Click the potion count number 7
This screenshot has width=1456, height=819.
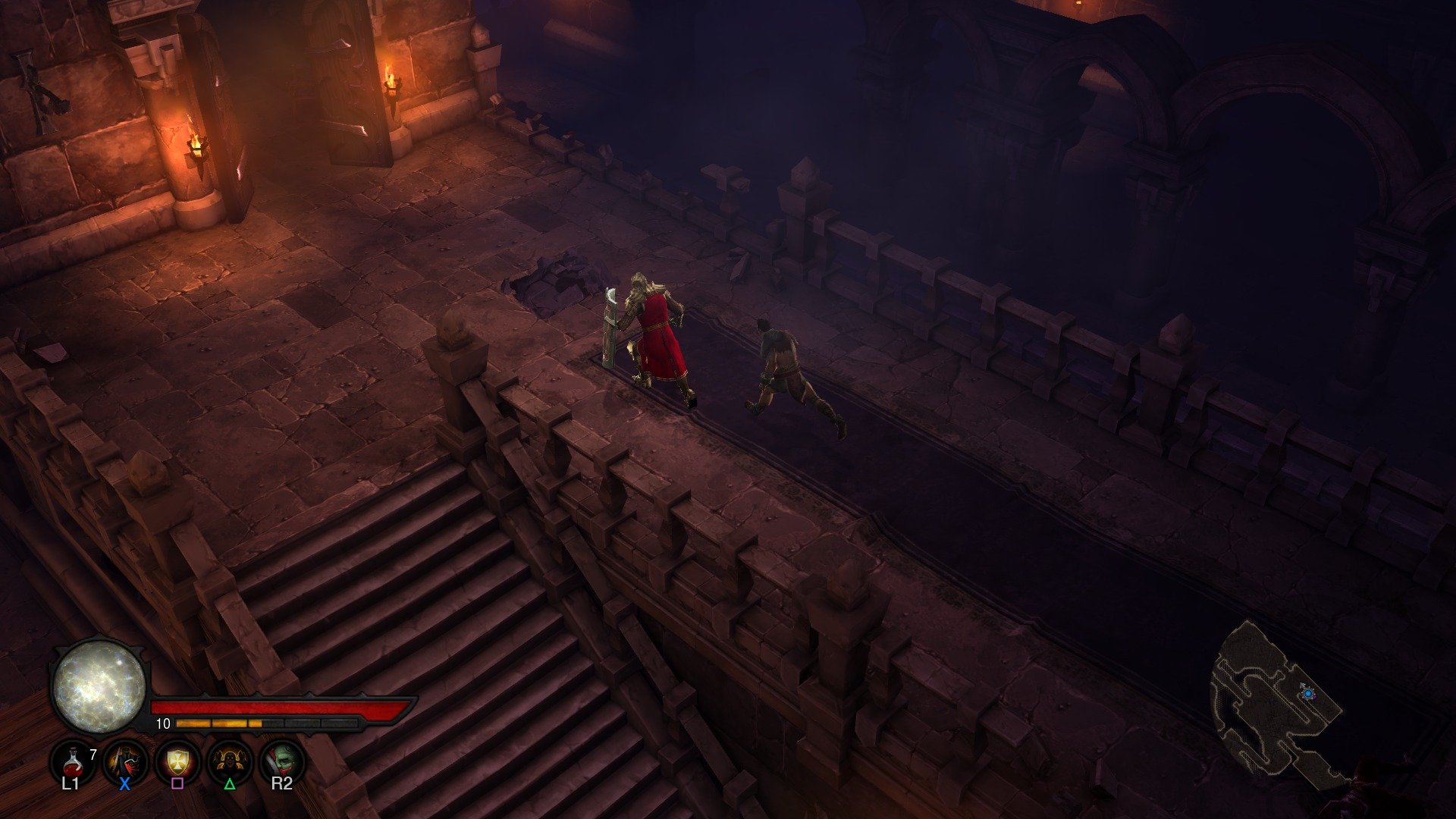tap(93, 753)
